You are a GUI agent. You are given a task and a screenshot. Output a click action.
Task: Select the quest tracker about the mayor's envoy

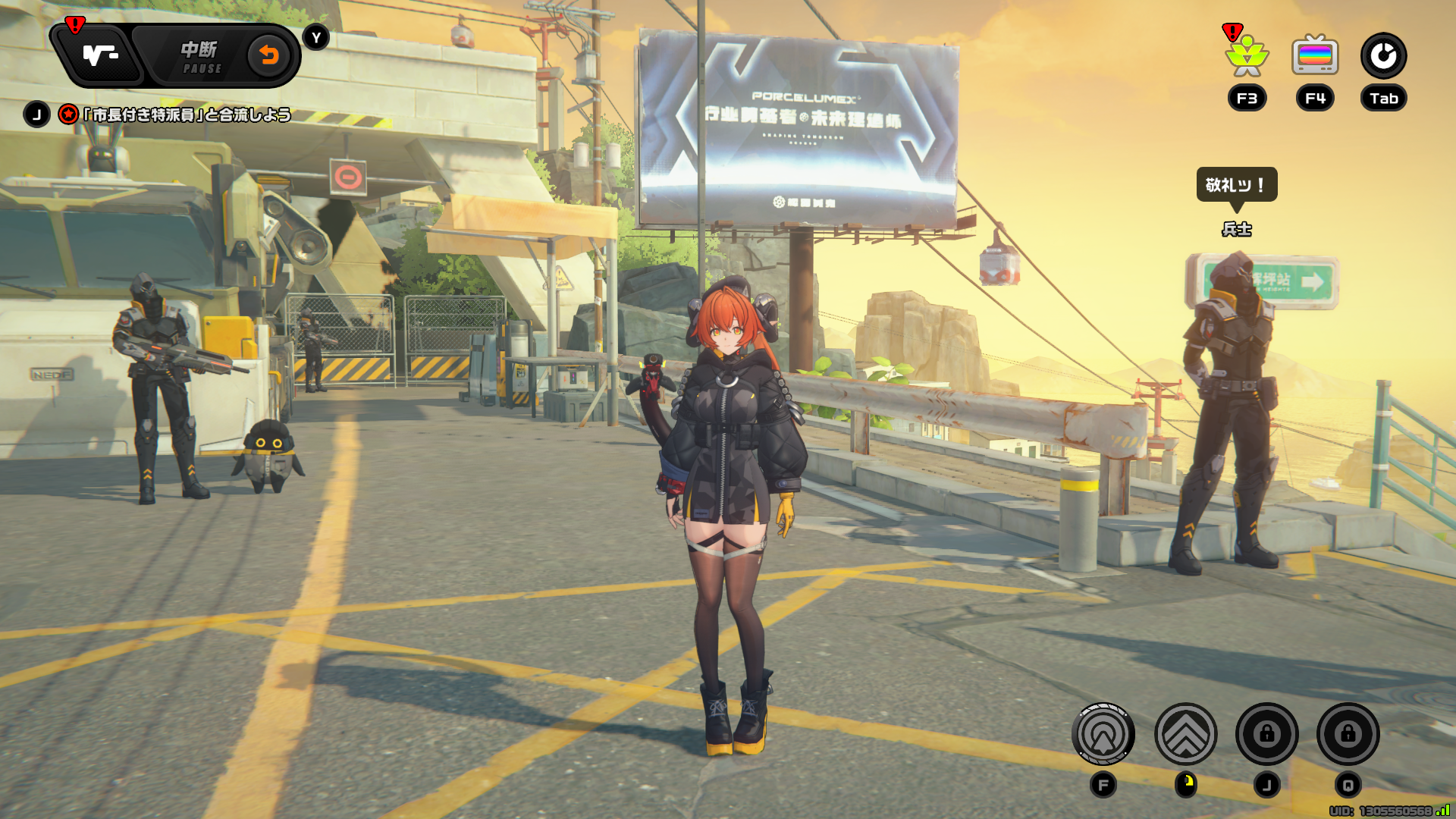(187, 115)
